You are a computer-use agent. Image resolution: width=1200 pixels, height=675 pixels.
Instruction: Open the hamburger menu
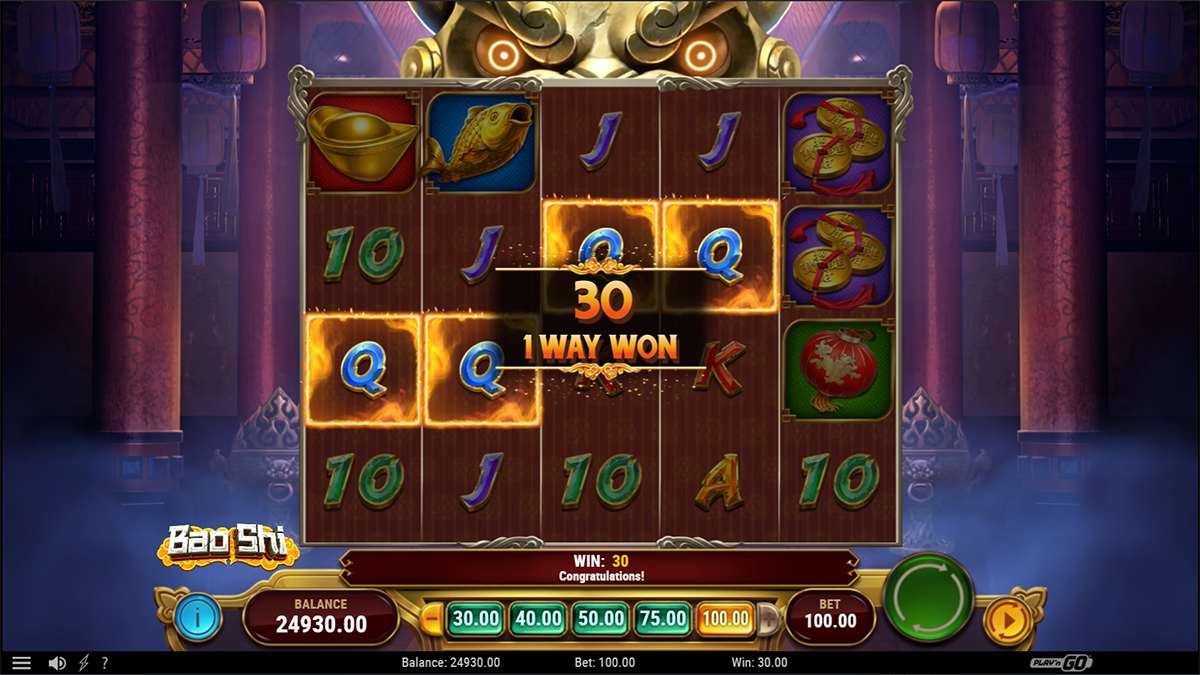pyautogui.click(x=21, y=663)
